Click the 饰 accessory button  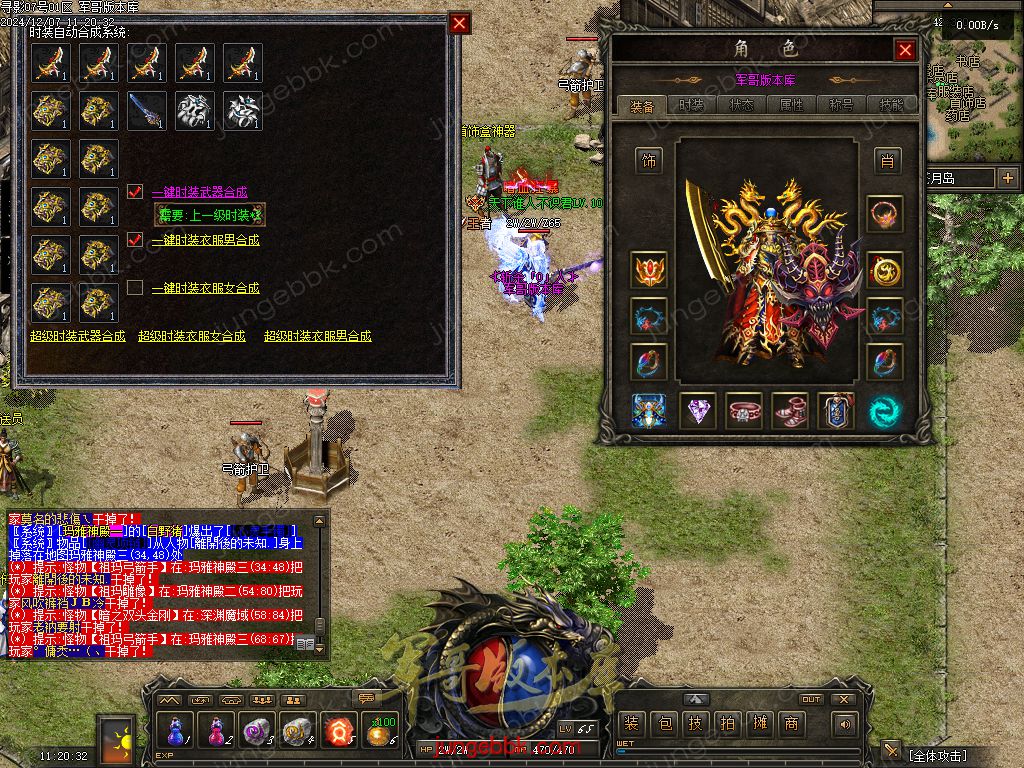point(650,160)
